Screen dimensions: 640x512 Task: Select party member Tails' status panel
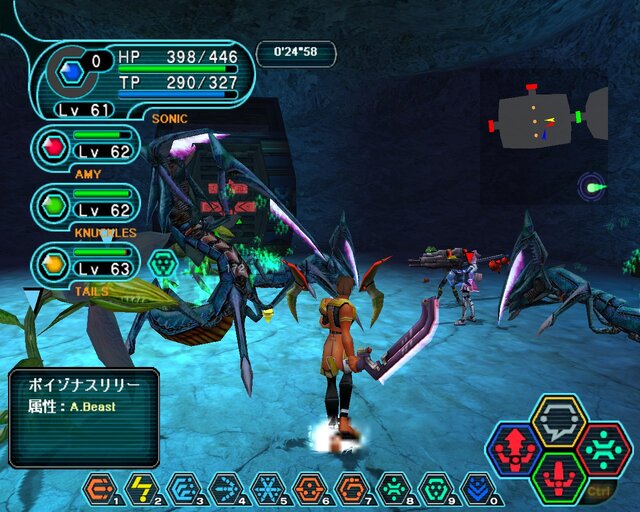(x=86, y=264)
